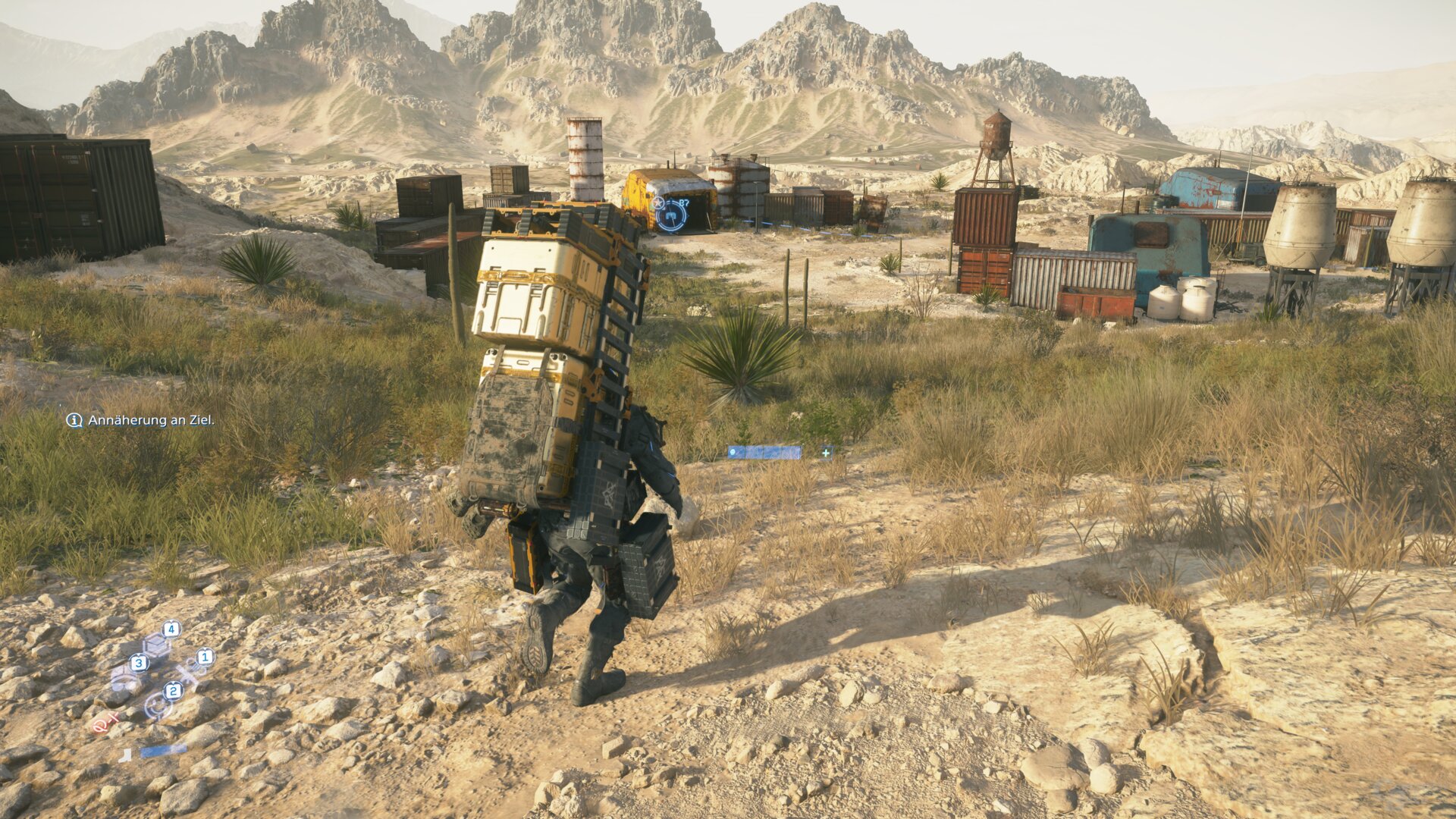This screenshot has width=1456, height=819.
Task: Click the cube-shaped cargo icon above slot 4
Action: click(156, 645)
